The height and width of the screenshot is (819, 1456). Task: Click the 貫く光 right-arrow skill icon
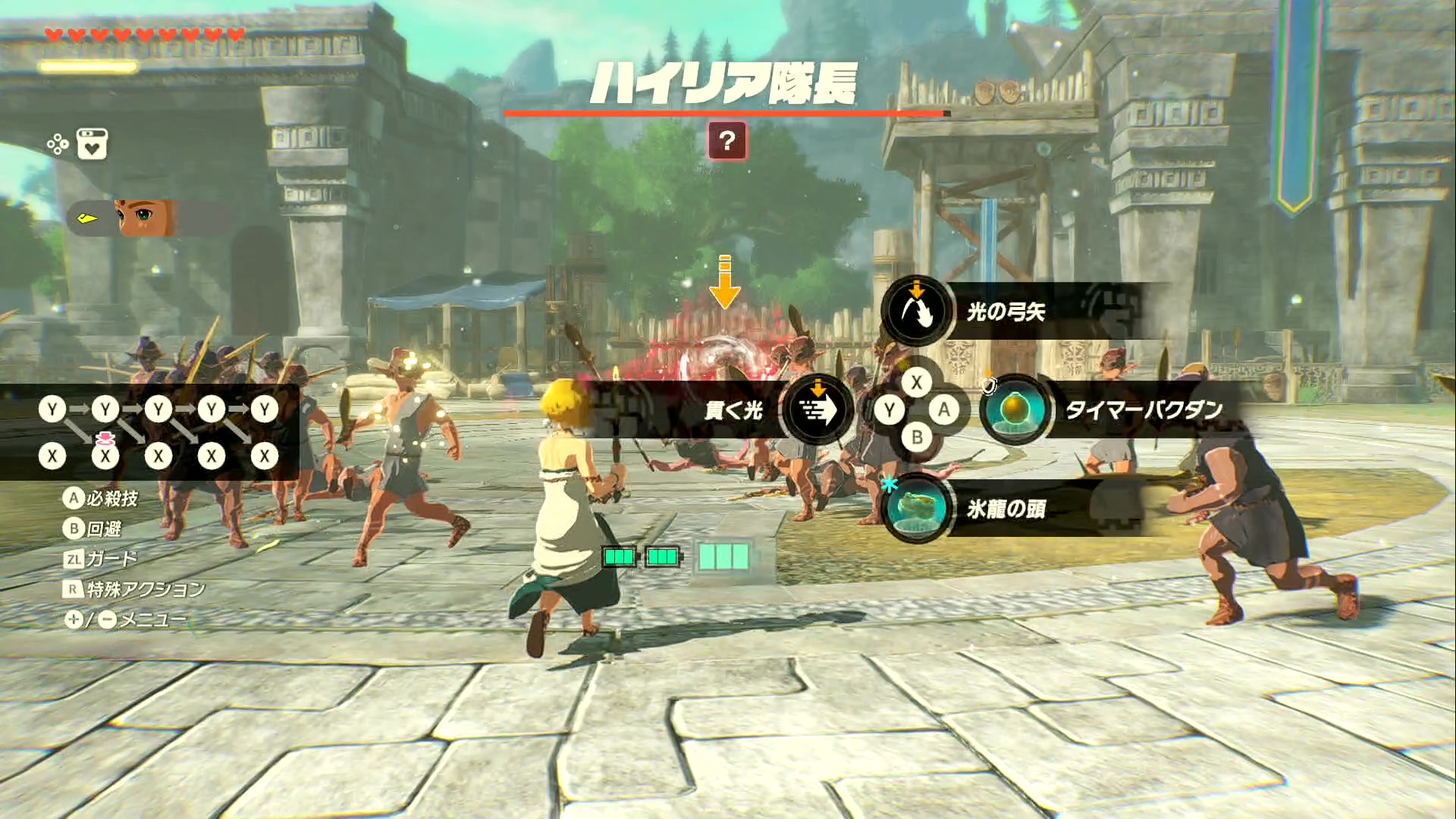tap(818, 409)
